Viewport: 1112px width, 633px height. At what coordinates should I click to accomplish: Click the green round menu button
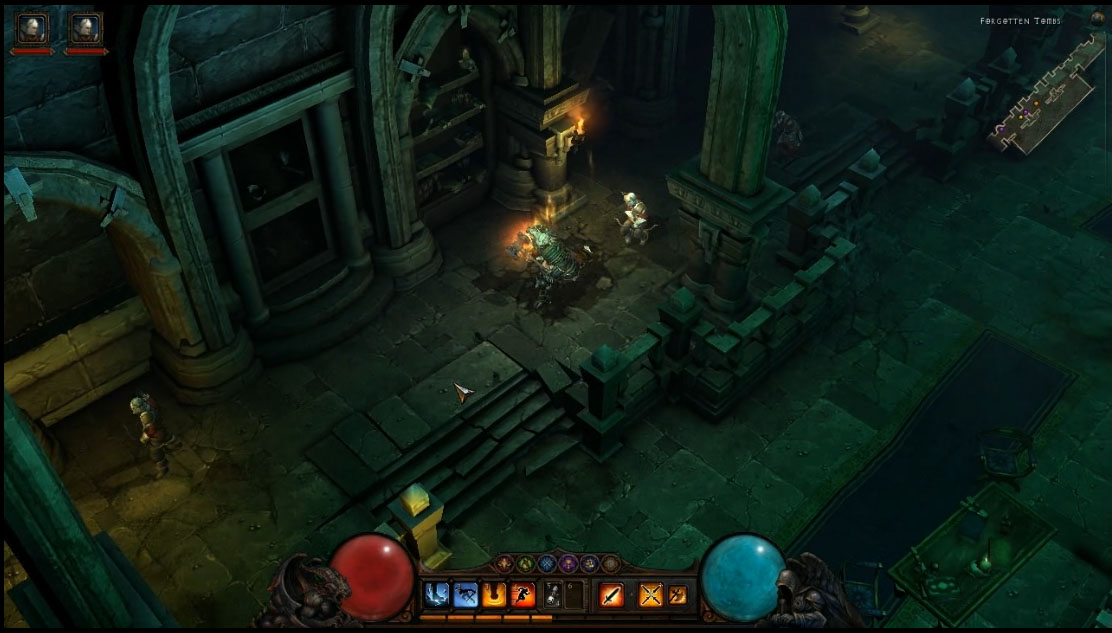point(526,564)
